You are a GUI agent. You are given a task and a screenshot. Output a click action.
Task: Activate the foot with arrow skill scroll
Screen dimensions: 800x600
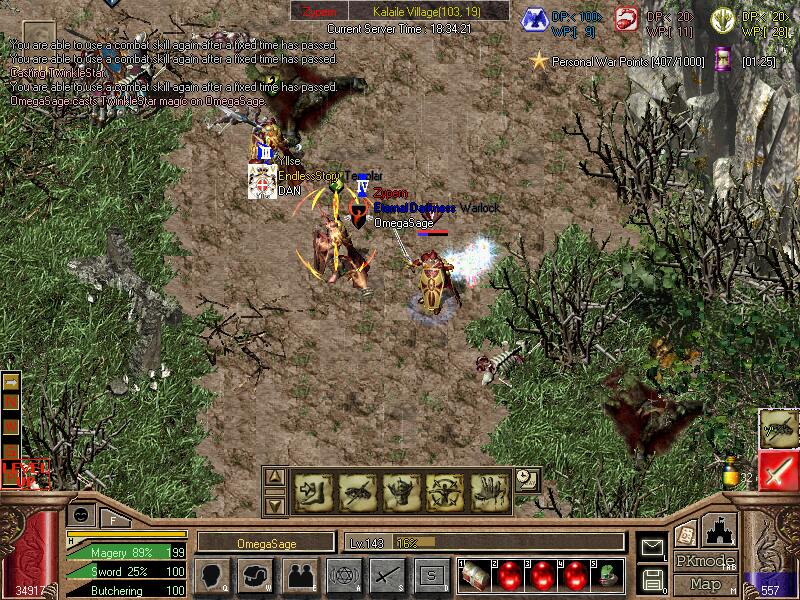pos(309,489)
